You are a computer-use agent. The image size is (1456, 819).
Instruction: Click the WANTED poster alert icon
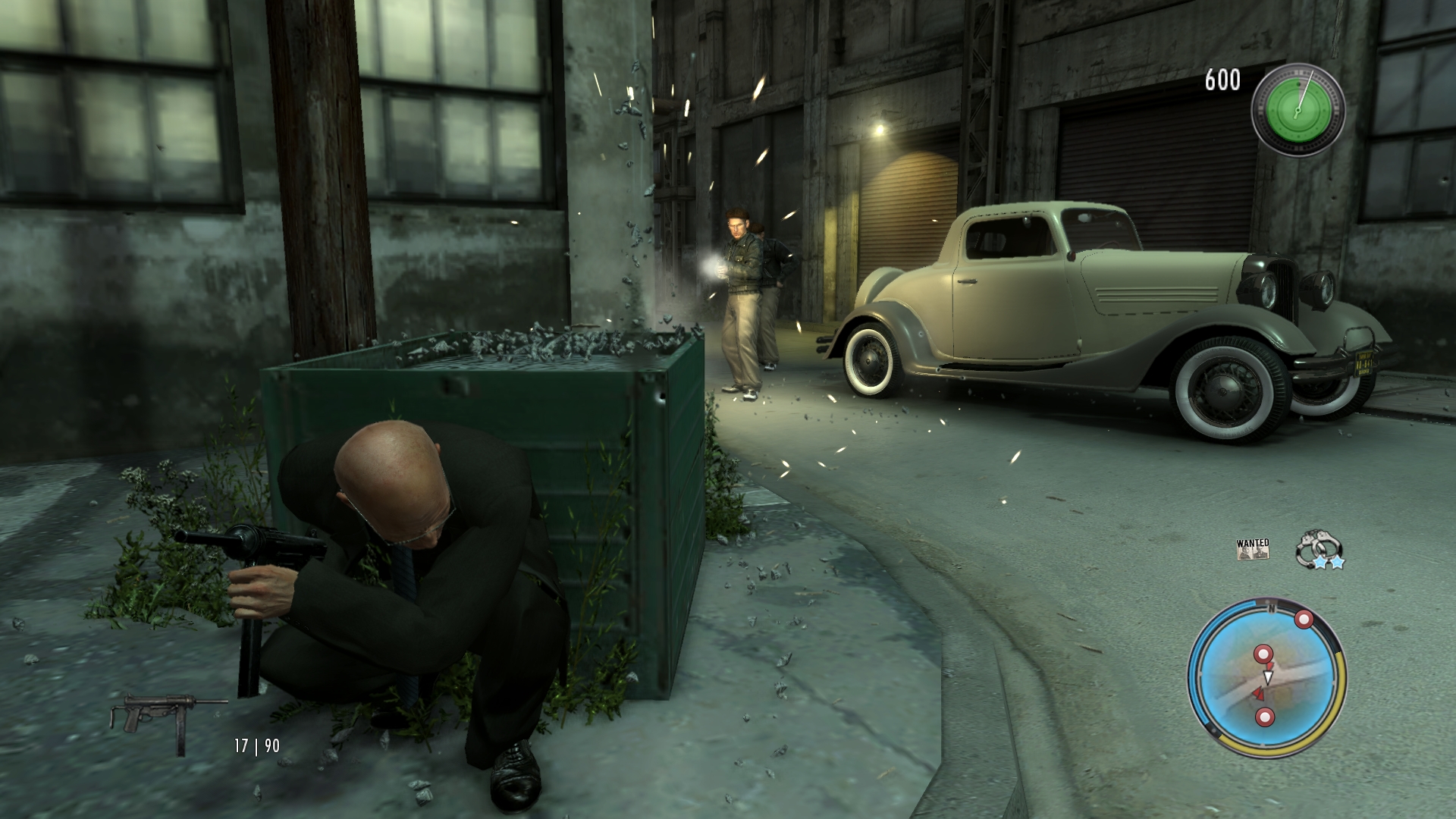pyautogui.click(x=1253, y=550)
